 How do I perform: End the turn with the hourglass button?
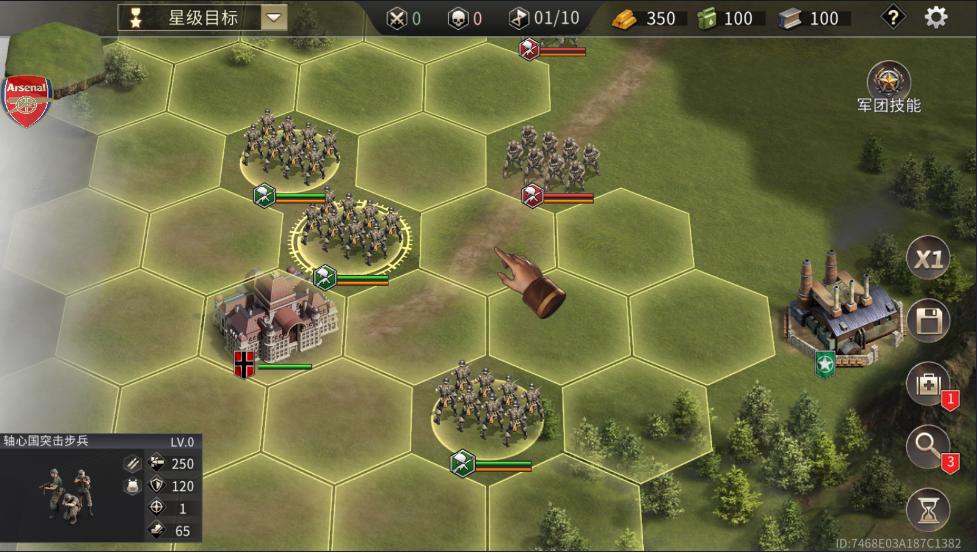pyautogui.click(x=927, y=509)
